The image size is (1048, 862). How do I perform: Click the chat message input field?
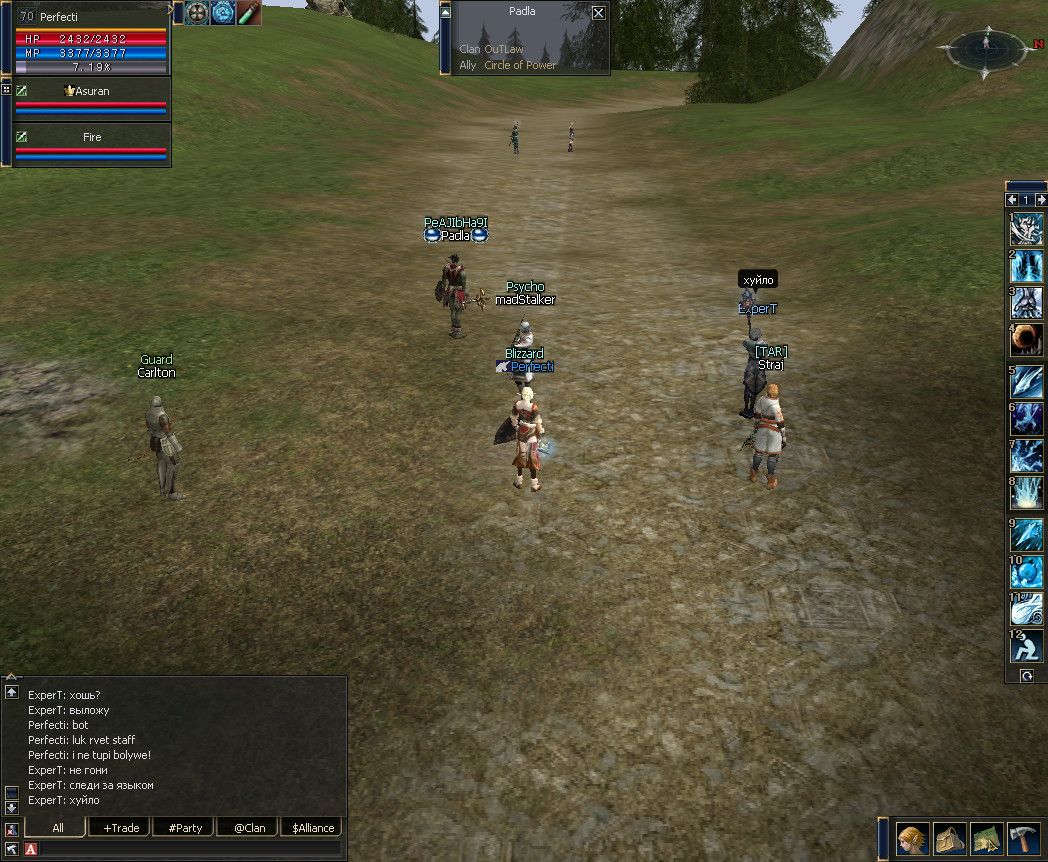190,849
